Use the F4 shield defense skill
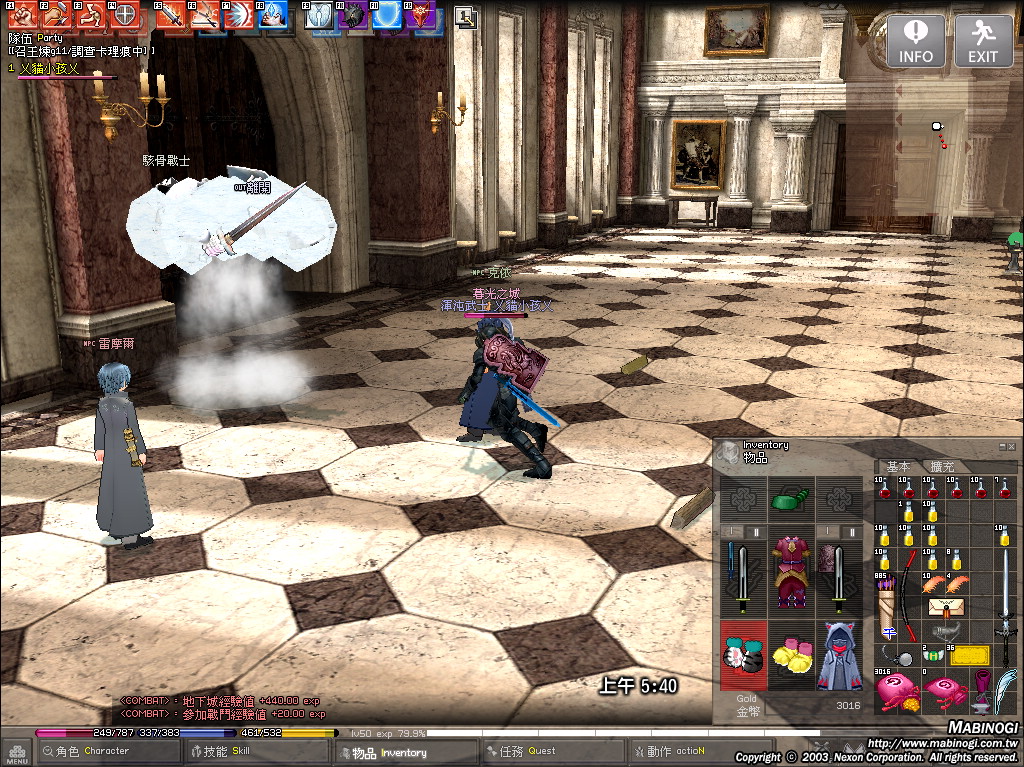The height and width of the screenshot is (767, 1024). [124, 14]
